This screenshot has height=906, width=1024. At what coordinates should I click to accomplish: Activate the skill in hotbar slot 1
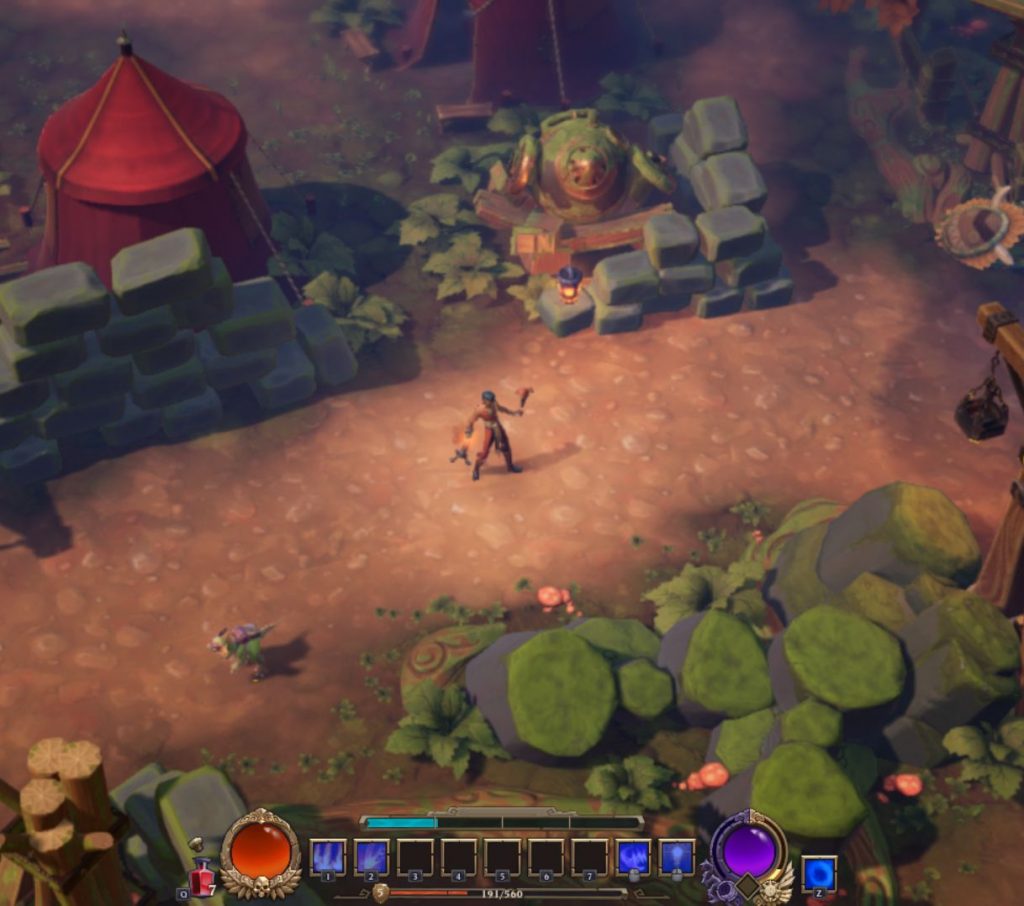[328, 857]
